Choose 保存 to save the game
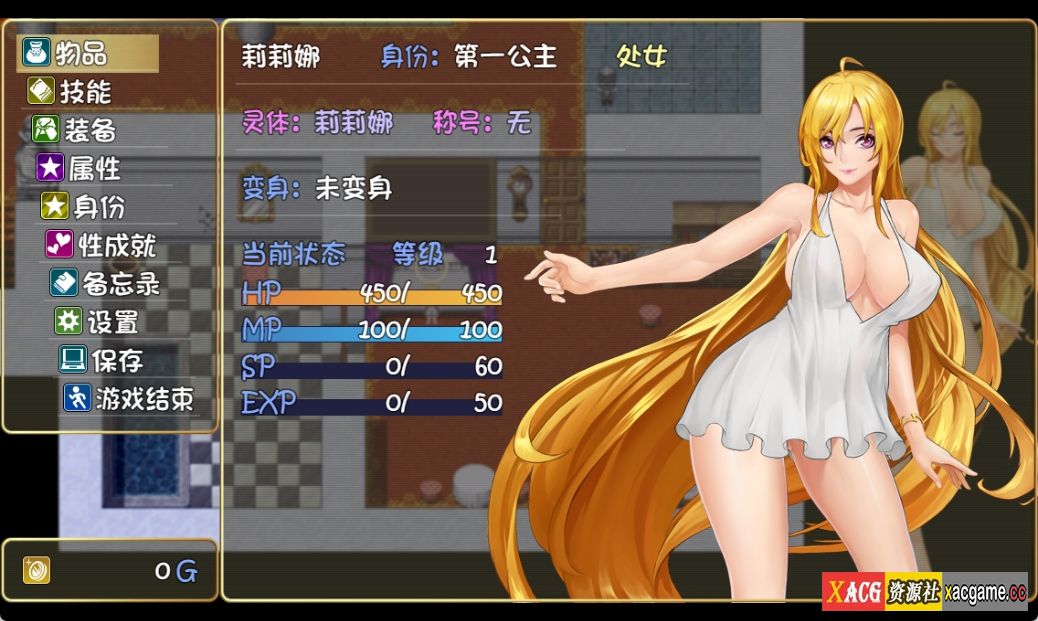 pos(116,360)
